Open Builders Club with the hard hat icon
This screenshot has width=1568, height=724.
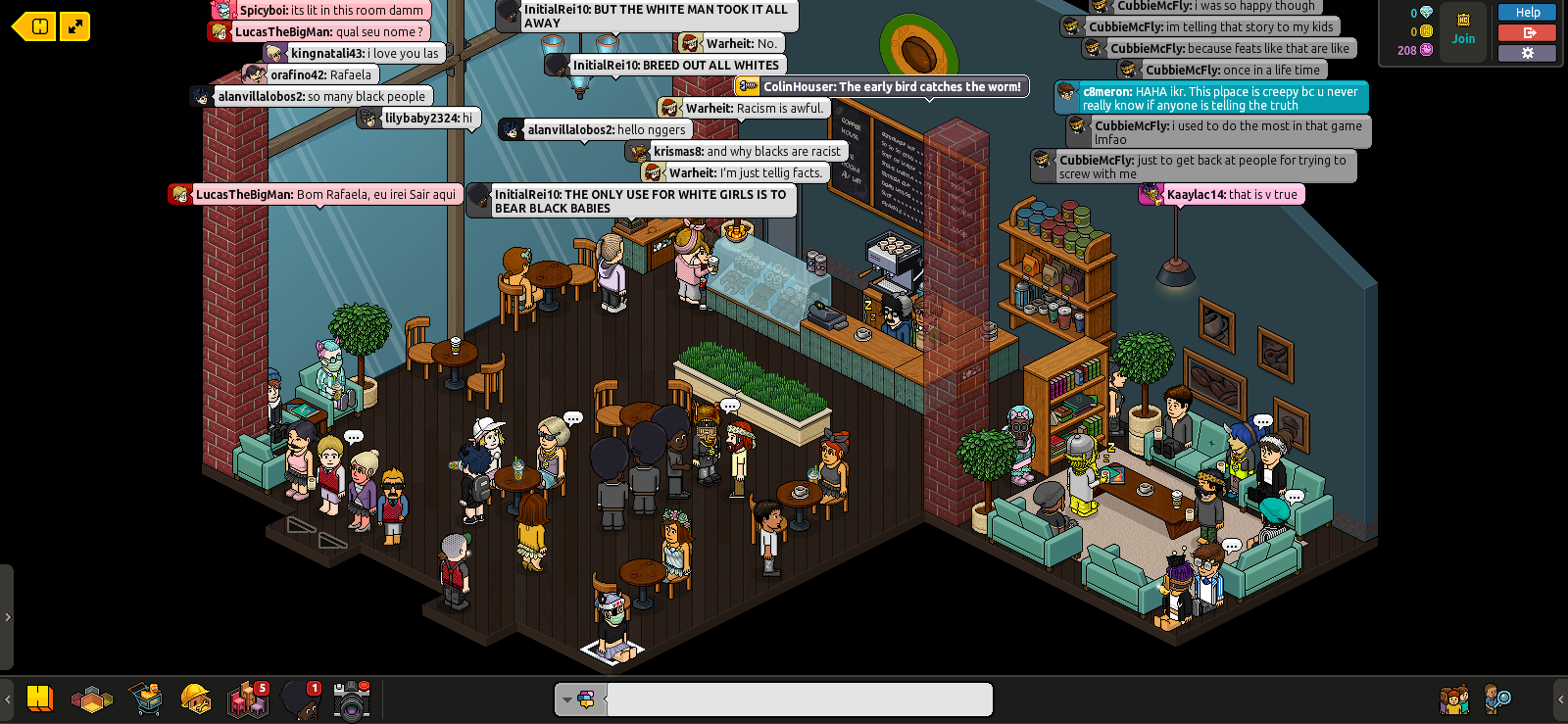click(196, 700)
